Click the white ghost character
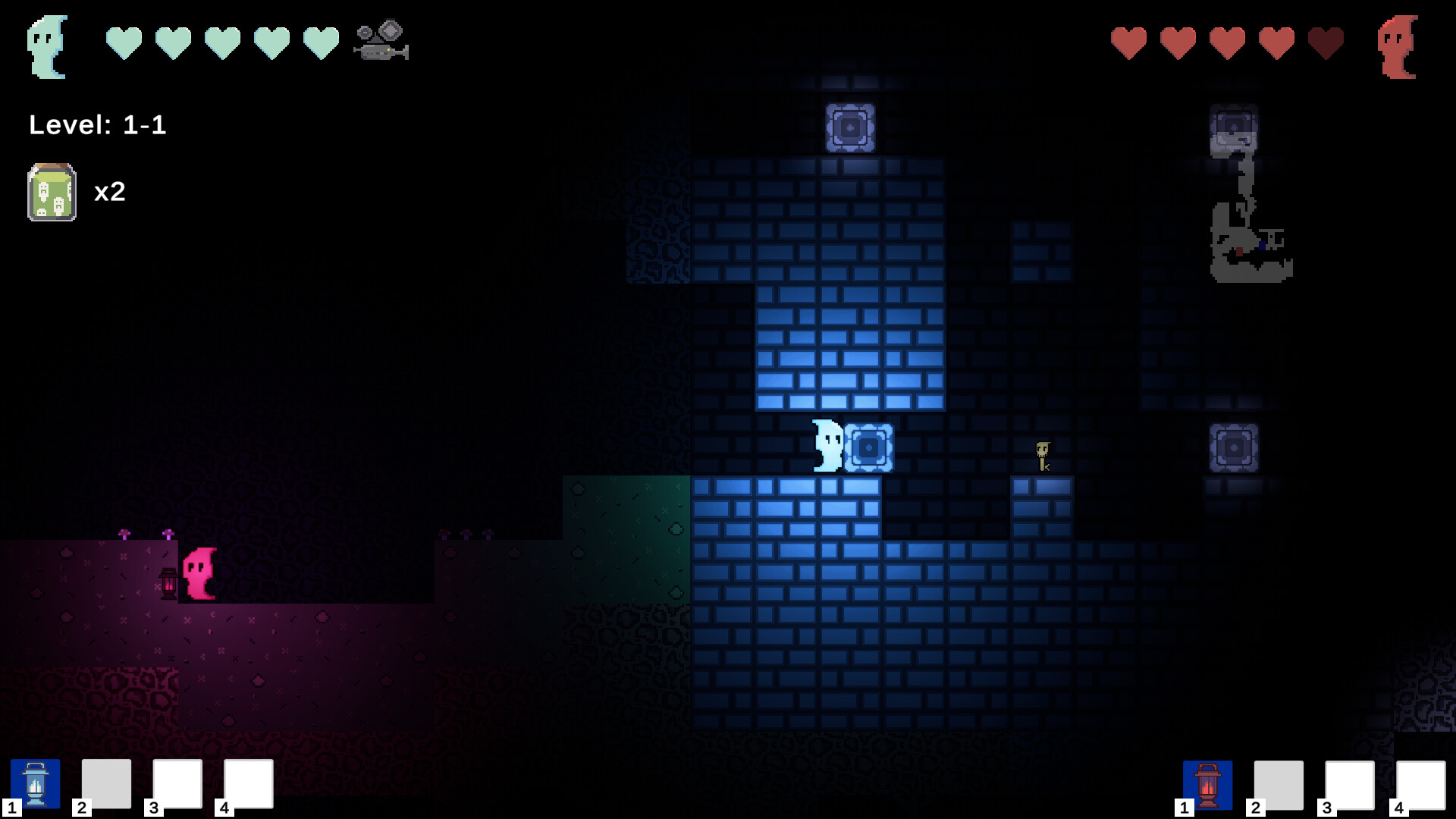Viewport: 1456px width, 819px height. (827, 447)
